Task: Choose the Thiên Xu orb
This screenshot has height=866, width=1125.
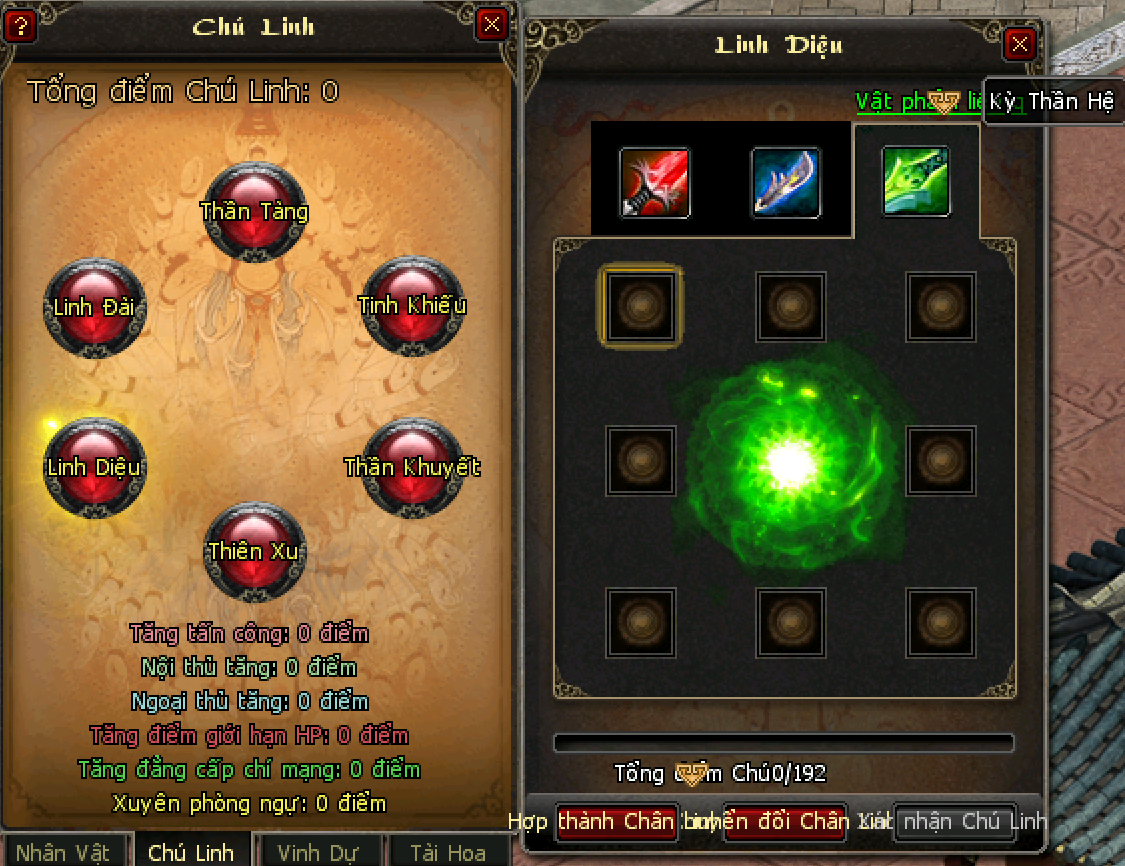Action: [254, 551]
